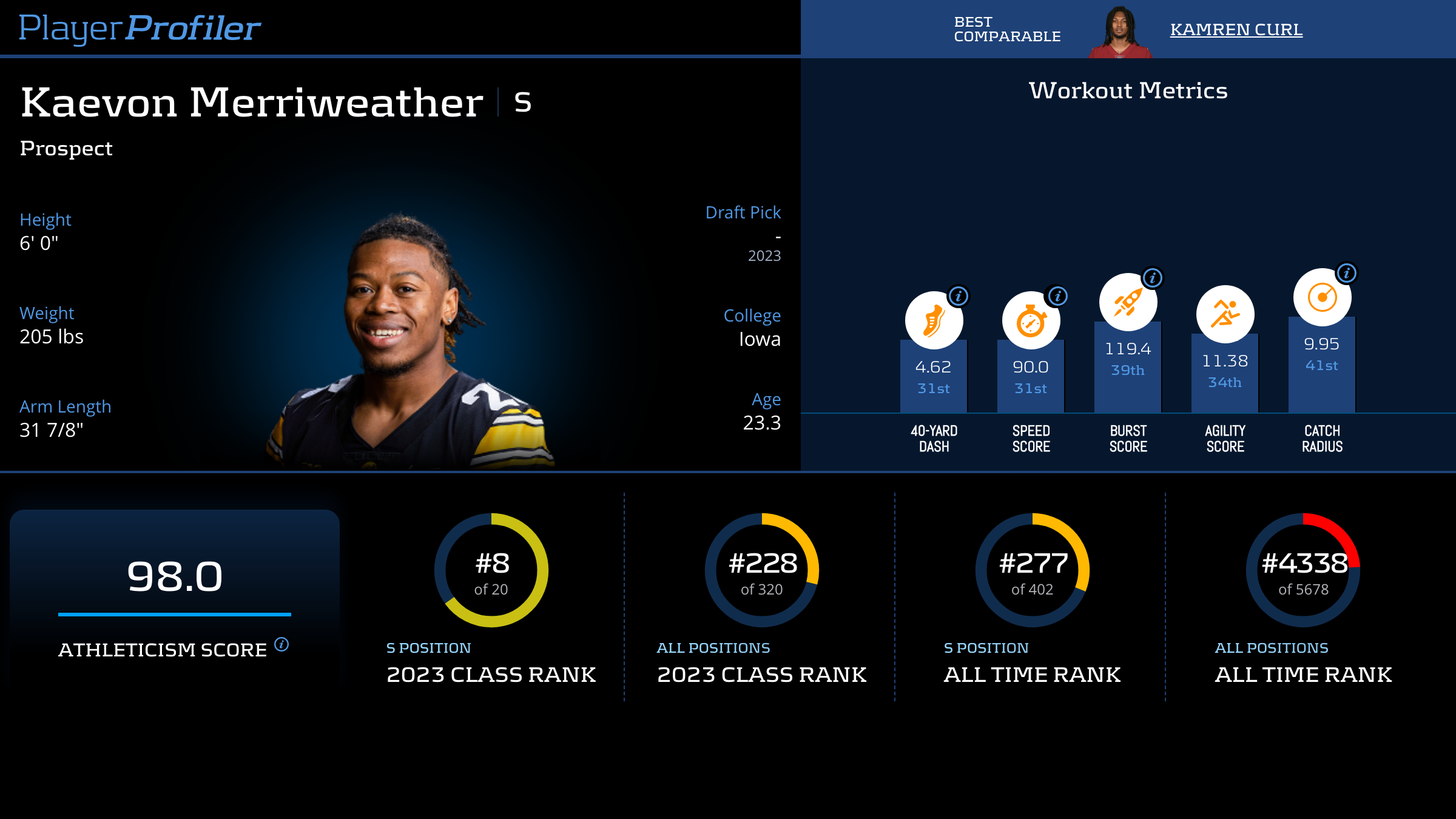View the Burst Score info tooltip icon
The height and width of the screenshot is (819, 1456).
pyautogui.click(x=1152, y=278)
